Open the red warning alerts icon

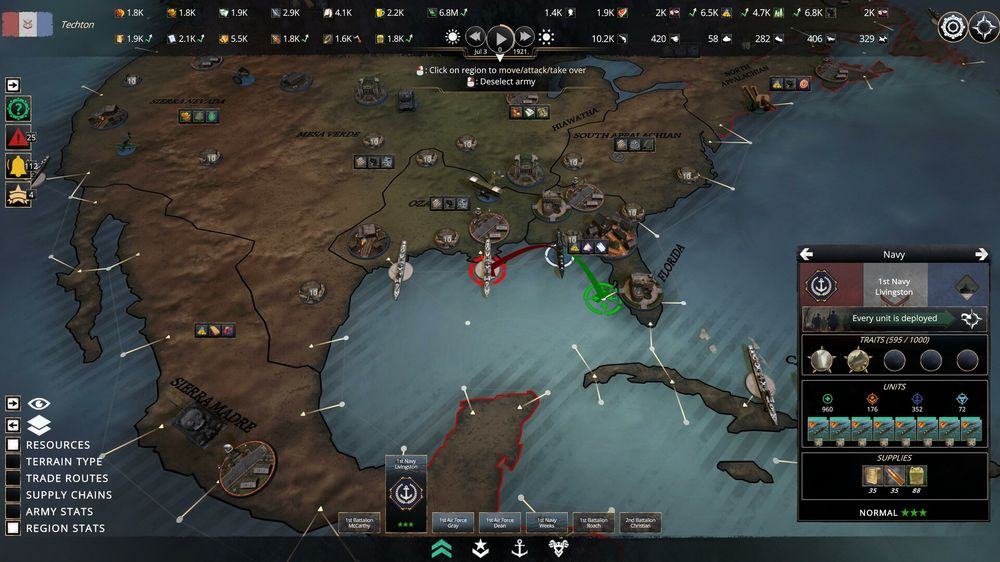tap(17, 138)
